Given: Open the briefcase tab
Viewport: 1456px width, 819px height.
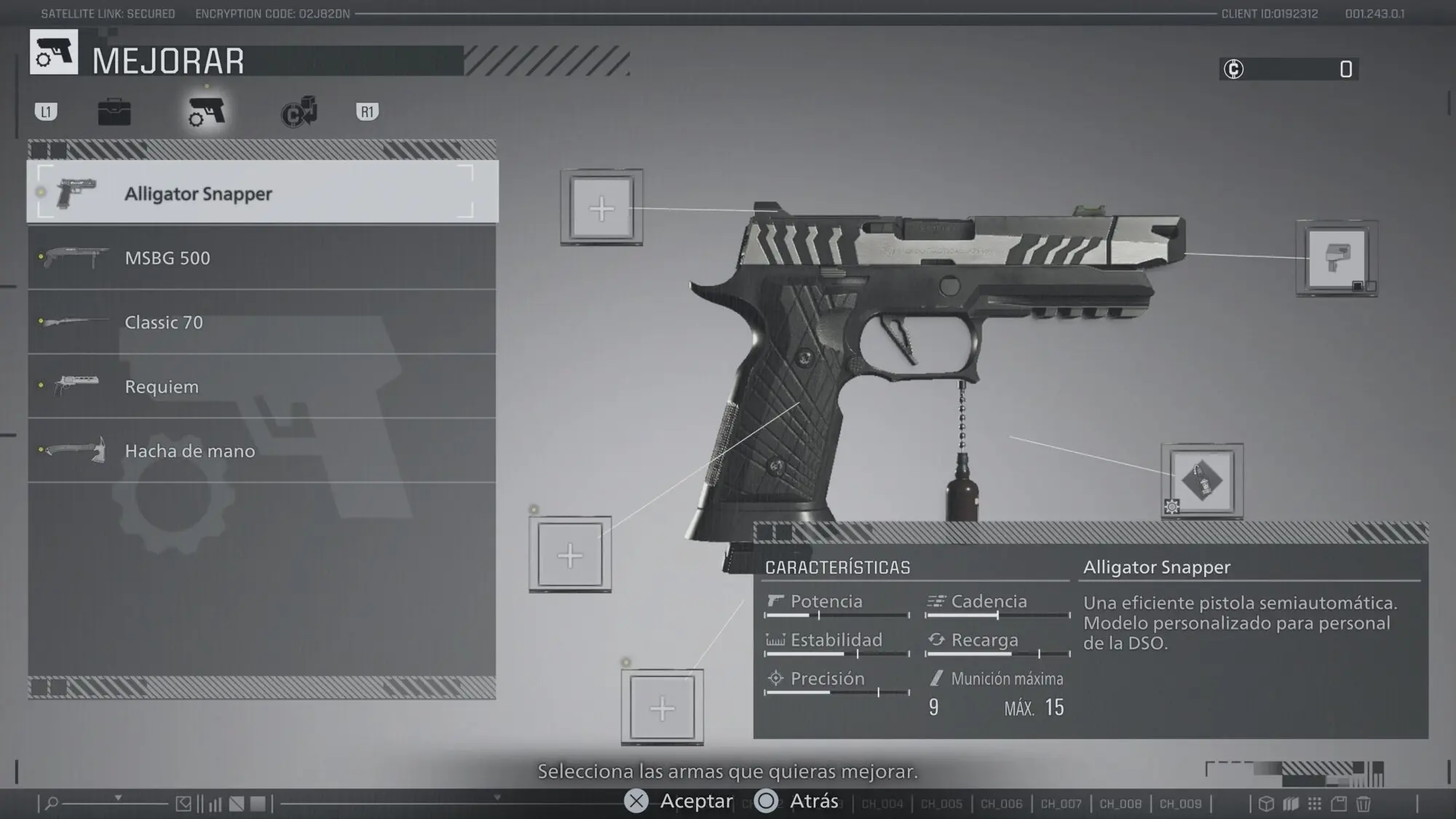Looking at the screenshot, I should tap(114, 112).
